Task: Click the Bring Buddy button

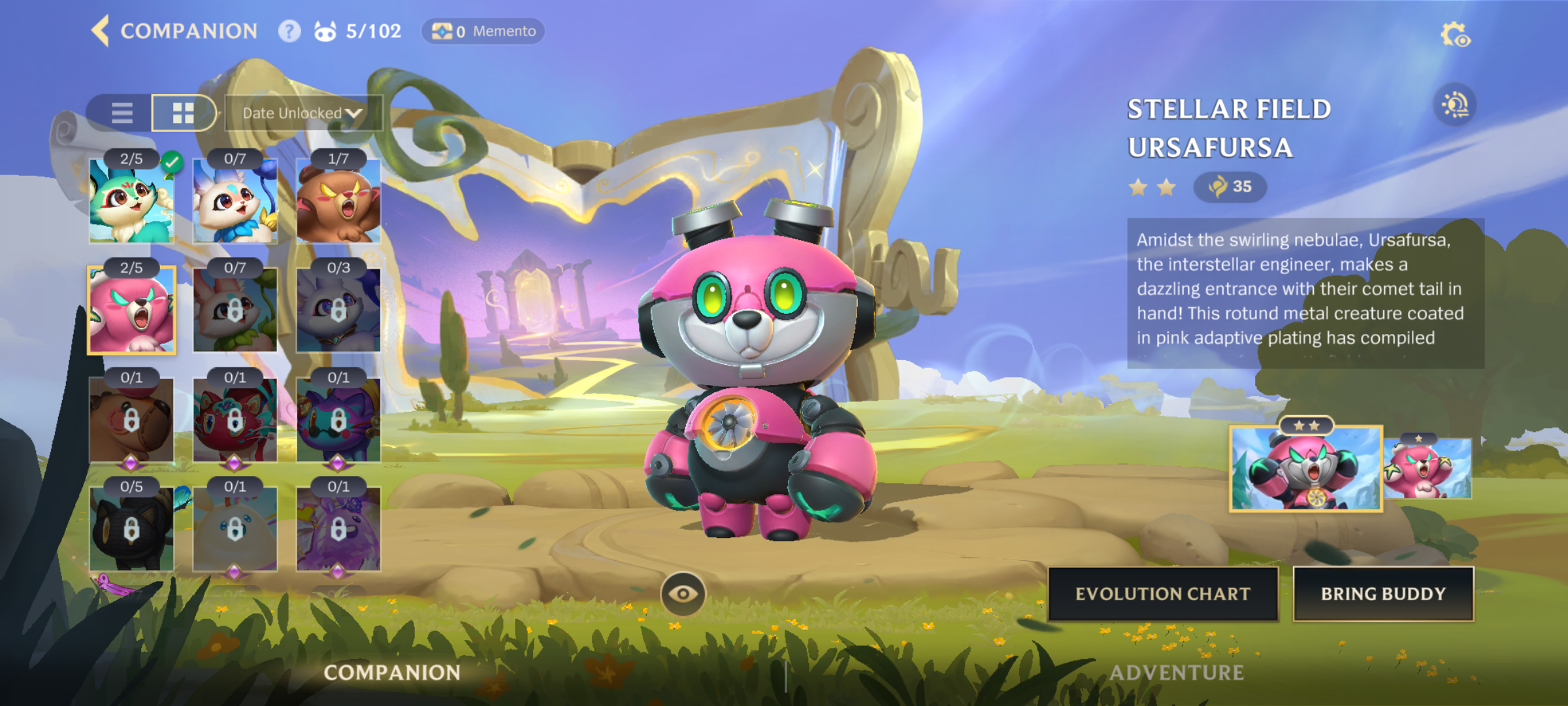Action: pos(1383,594)
